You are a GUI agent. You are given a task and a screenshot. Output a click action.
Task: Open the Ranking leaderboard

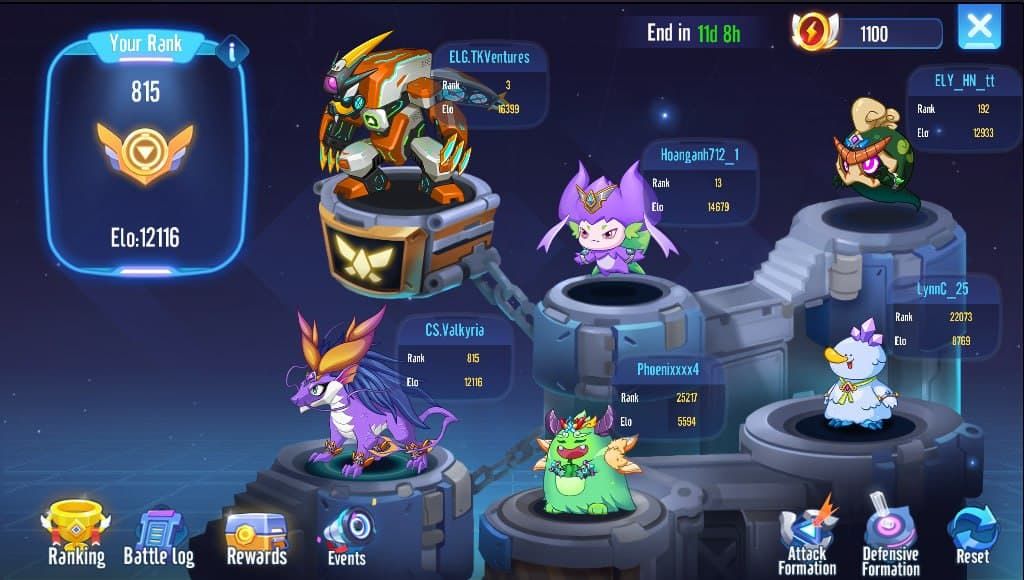click(76, 533)
